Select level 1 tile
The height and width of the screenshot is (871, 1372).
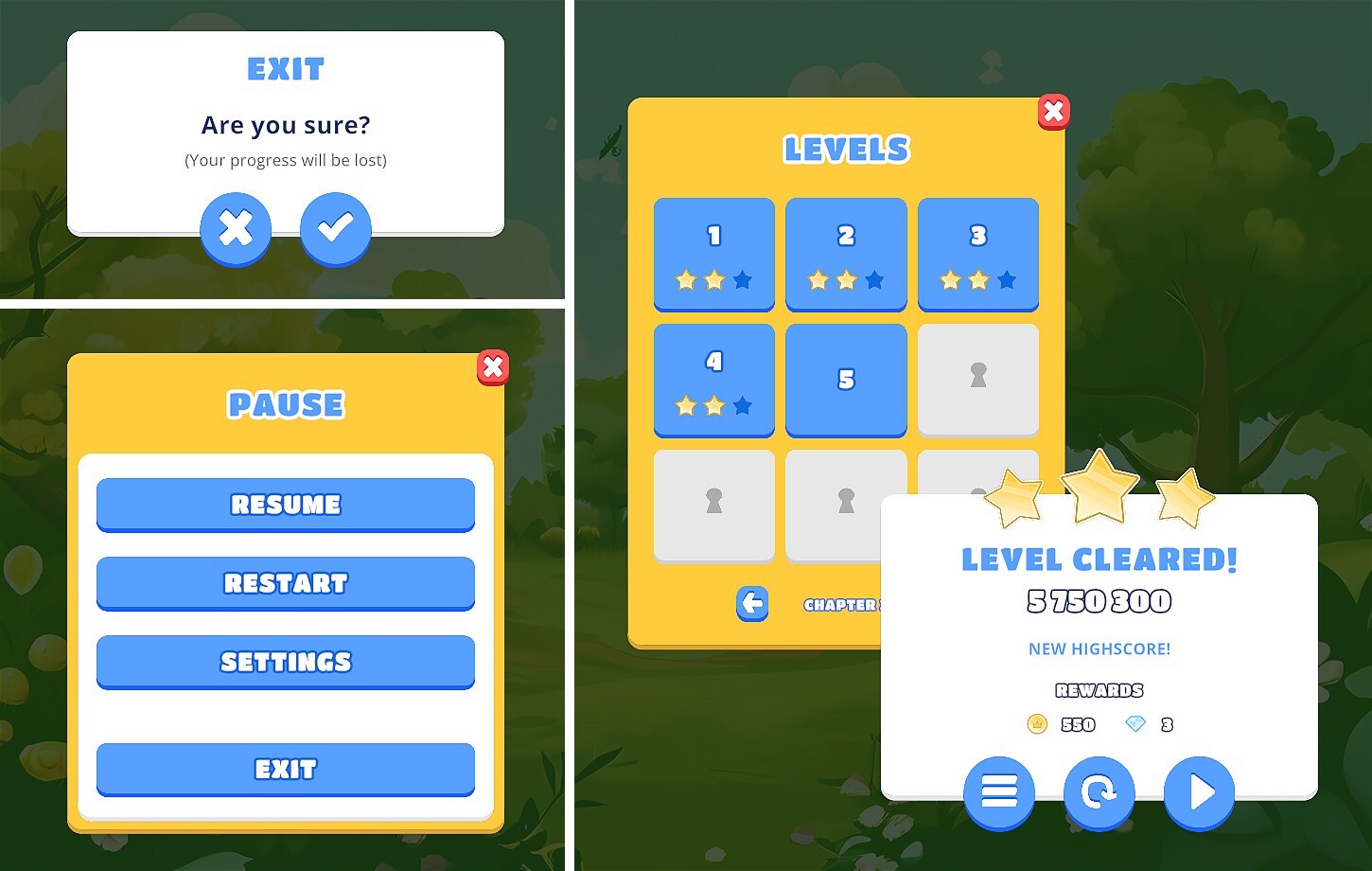coord(713,254)
